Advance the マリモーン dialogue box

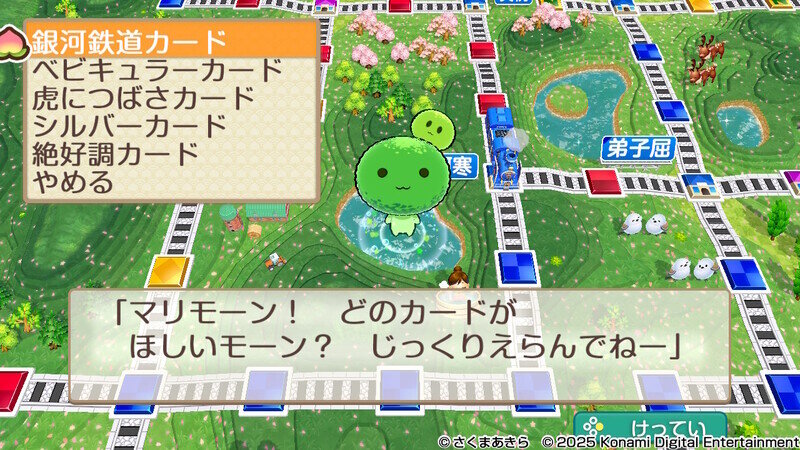(x=398, y=331)
